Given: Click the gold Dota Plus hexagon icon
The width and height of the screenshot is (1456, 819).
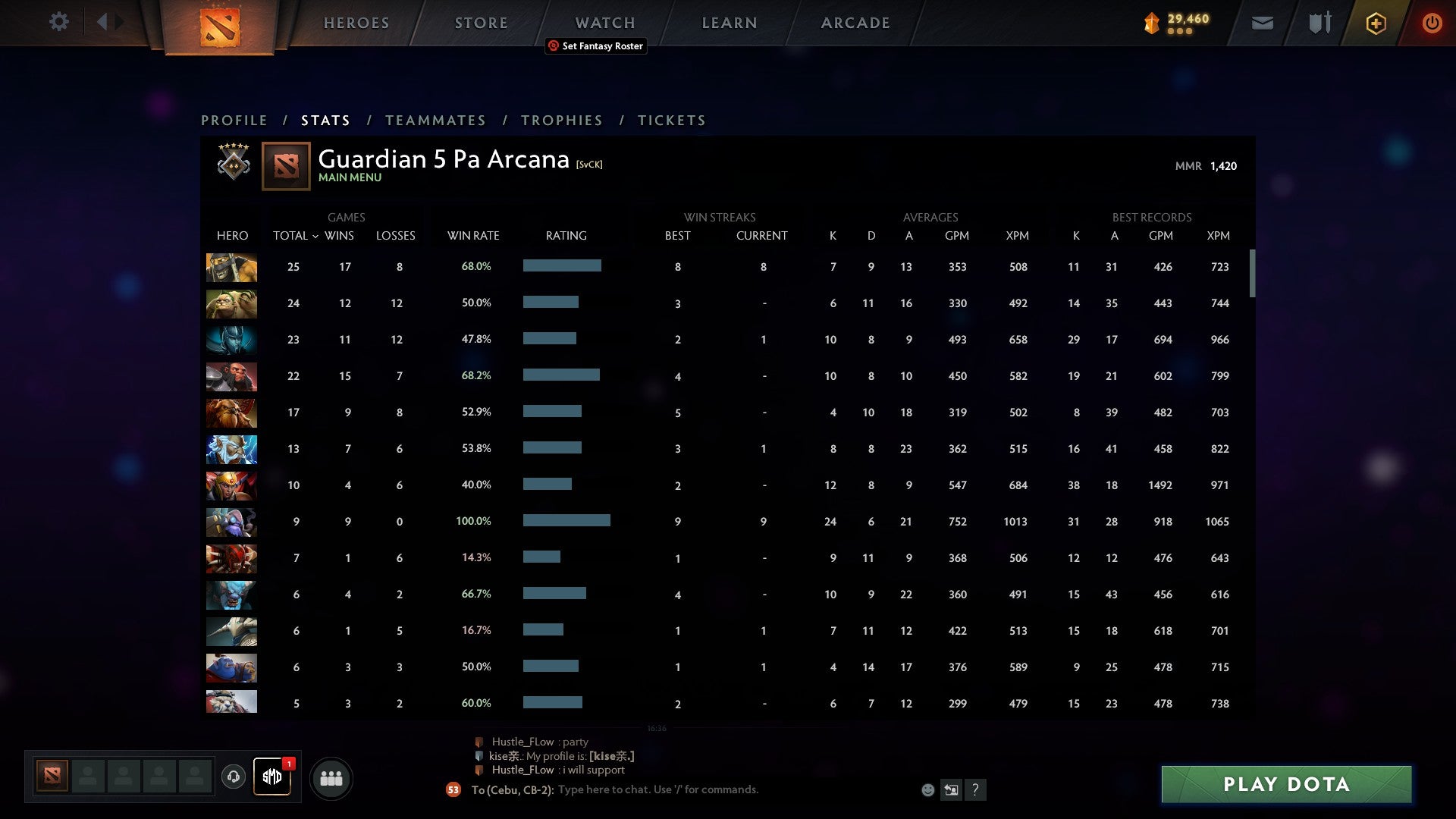Looking at the screenshot, I should tap(1376, 23).
